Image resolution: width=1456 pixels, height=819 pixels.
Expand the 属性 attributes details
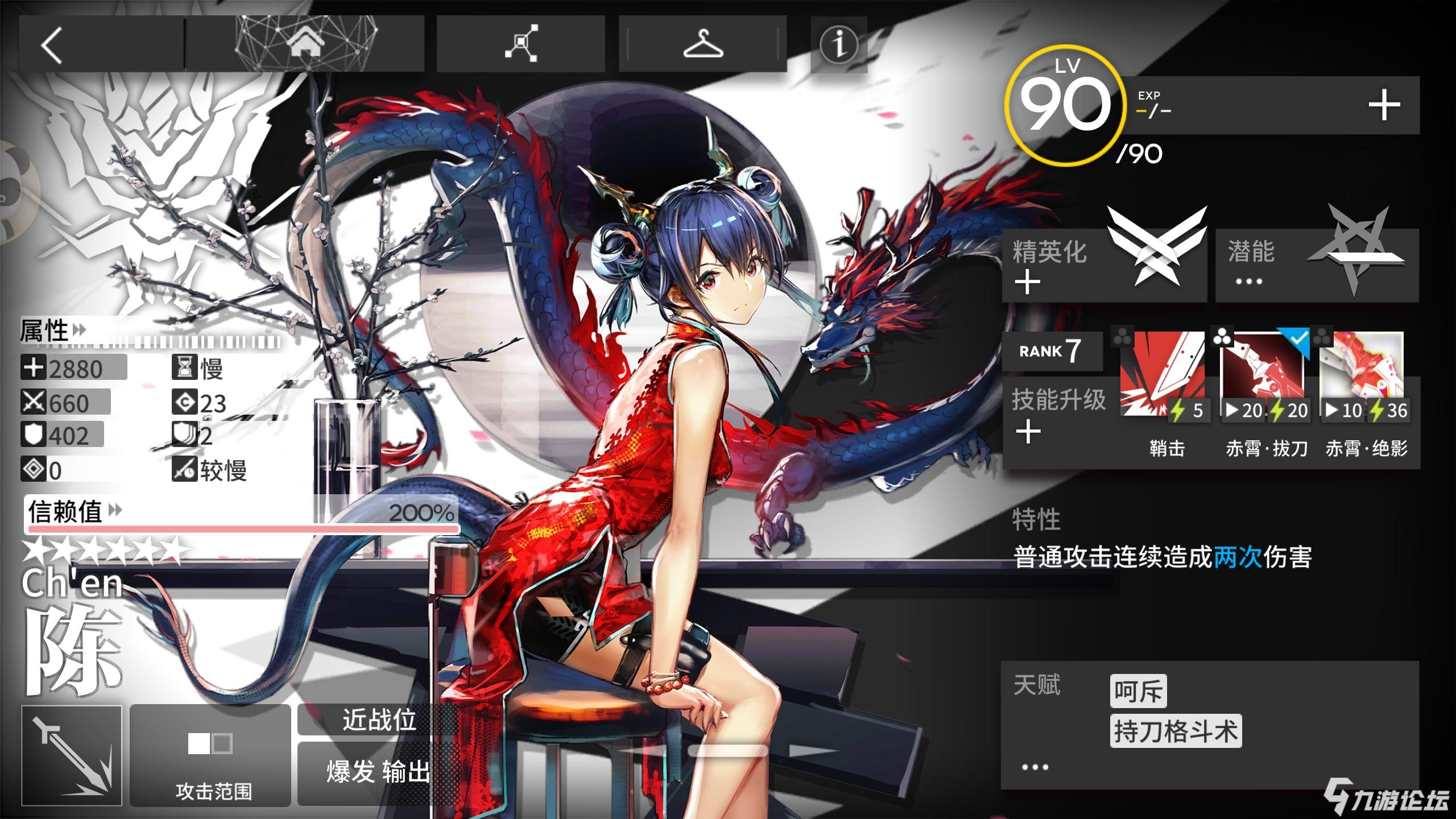52,331
